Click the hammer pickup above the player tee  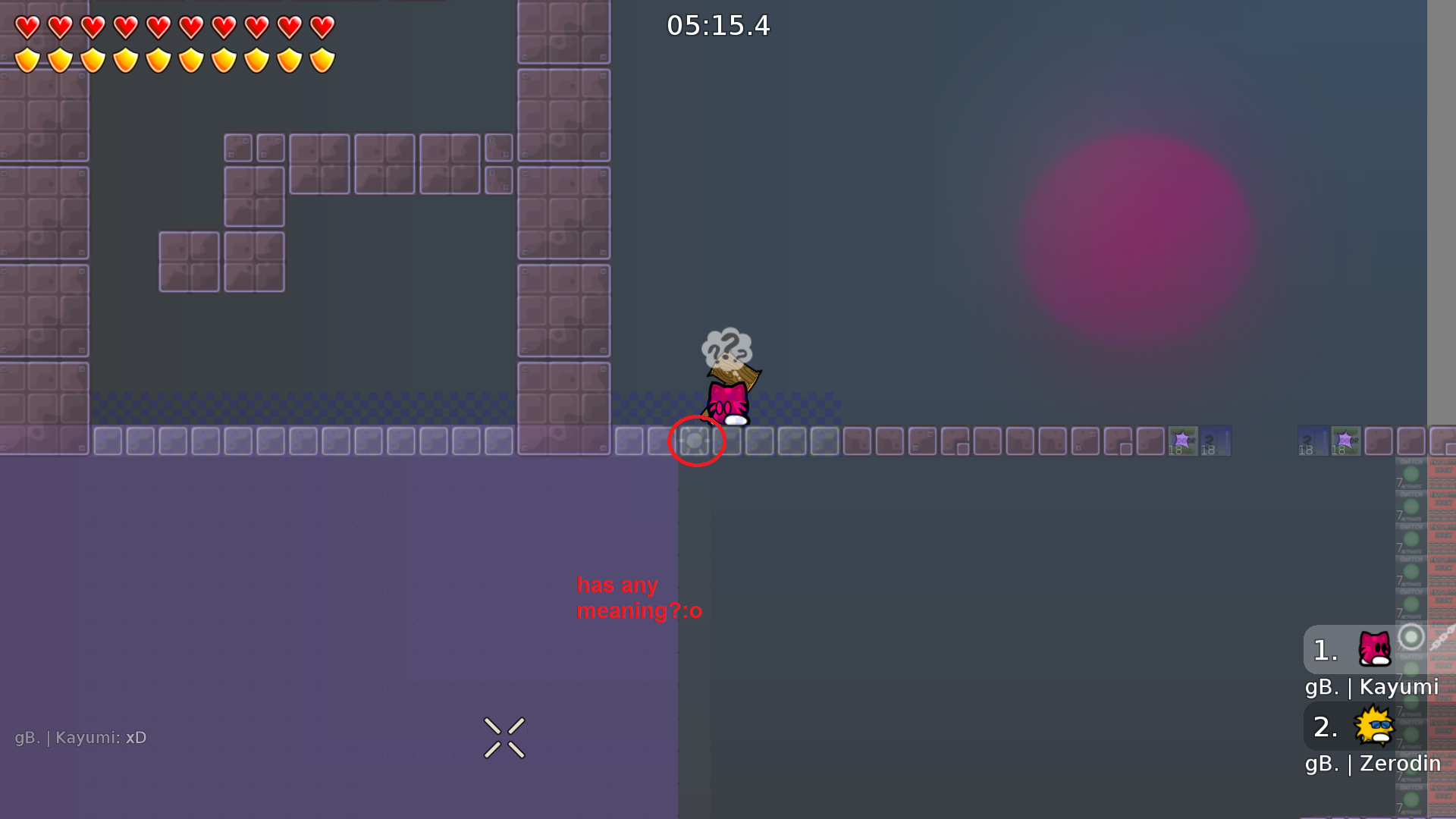coord(733,374)
